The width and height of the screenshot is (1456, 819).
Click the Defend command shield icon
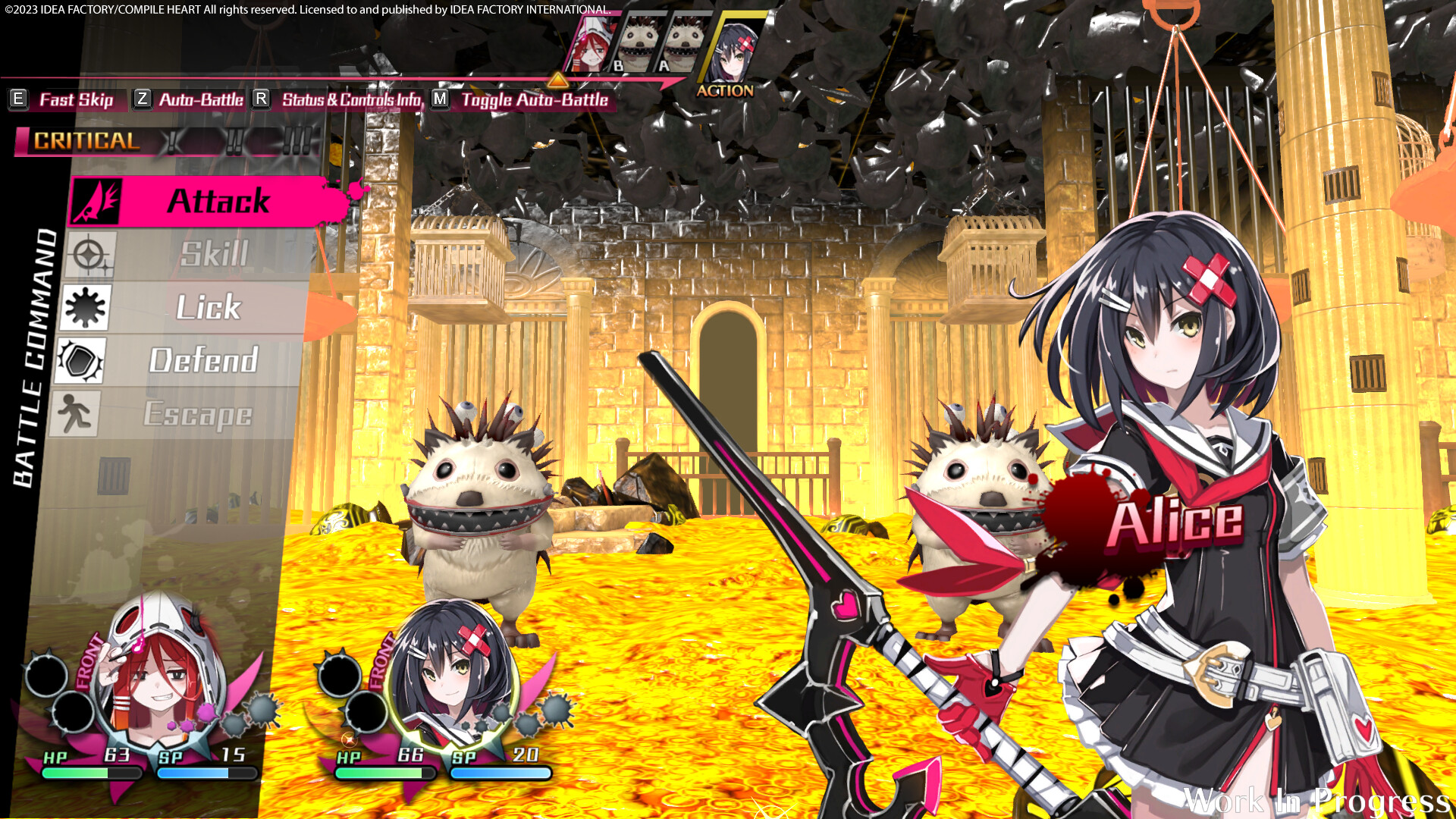pos(81,361)
